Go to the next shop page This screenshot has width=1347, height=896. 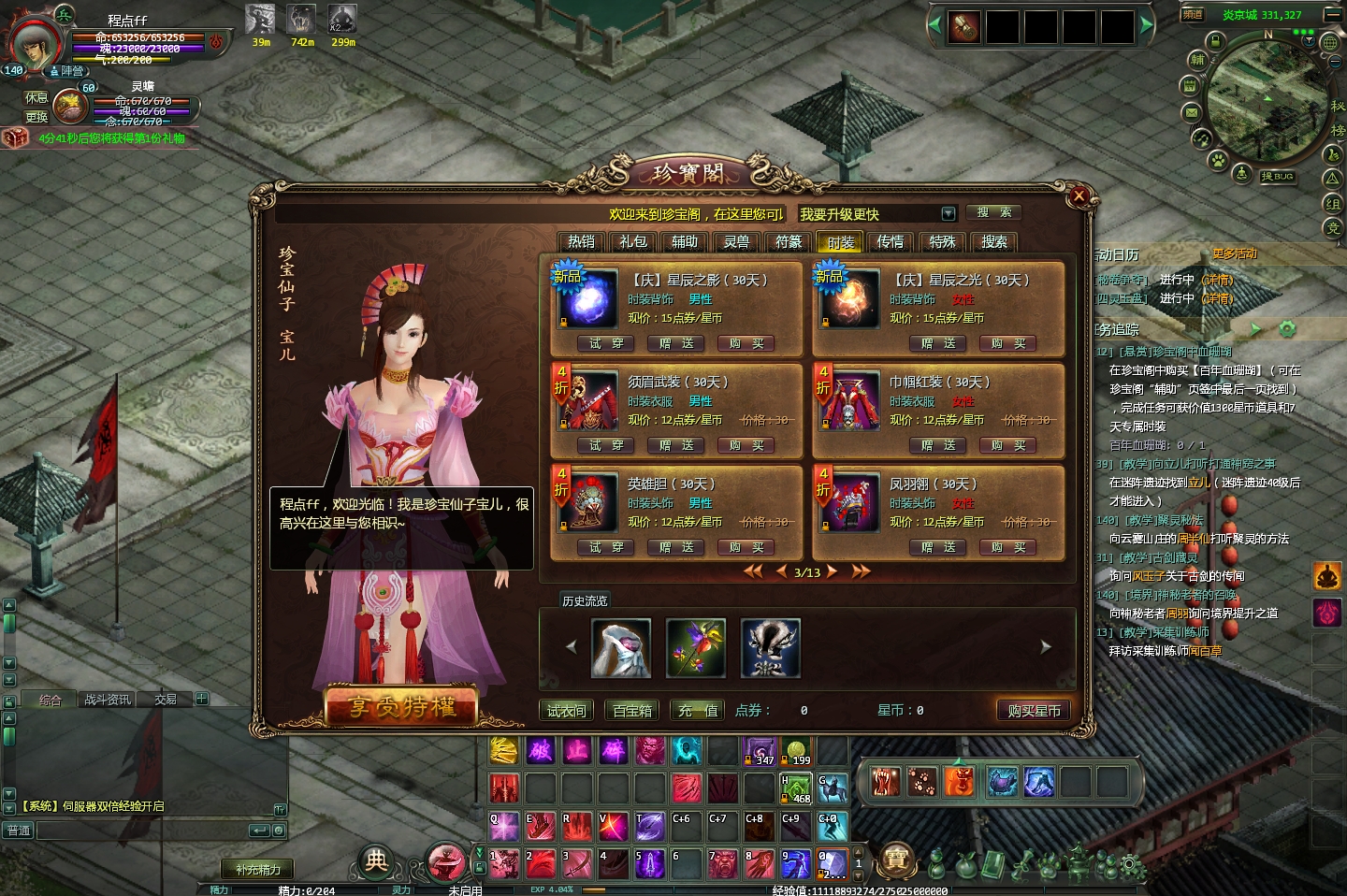(832, 571)
